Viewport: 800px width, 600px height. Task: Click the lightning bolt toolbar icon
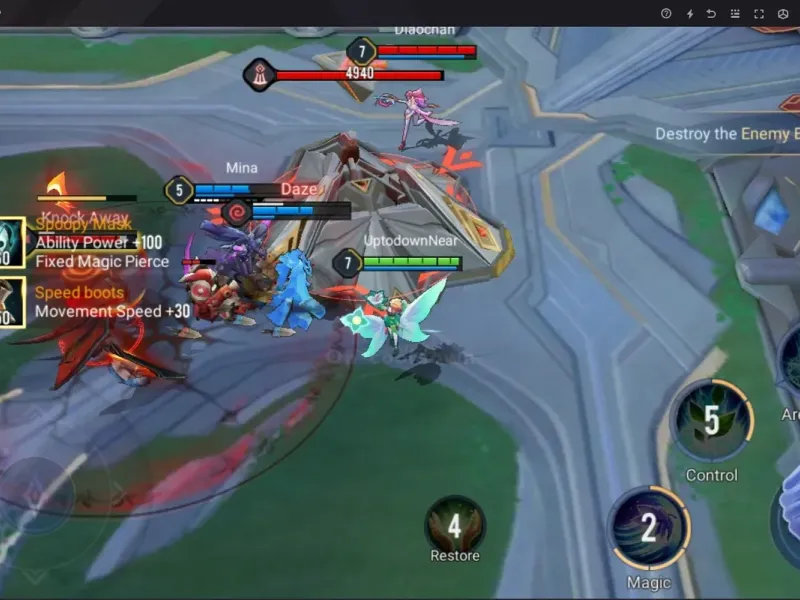click(689, 13)
